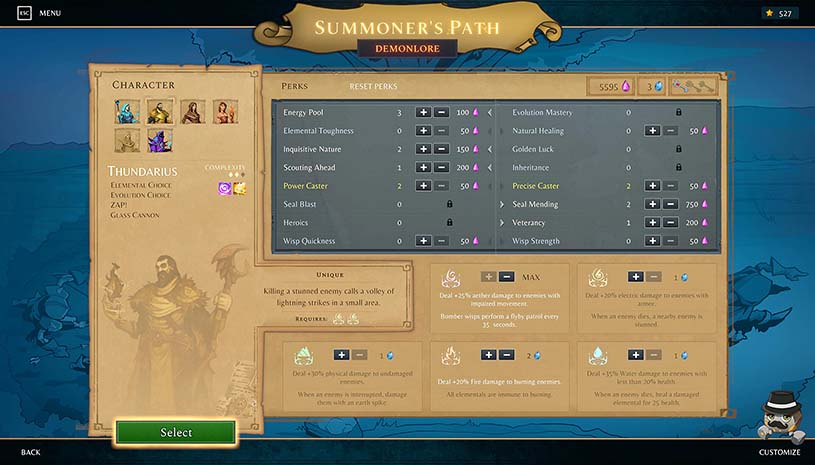Select the brown hooded character portrait
The width and height of the screenshot is (815, 465).
193,111
